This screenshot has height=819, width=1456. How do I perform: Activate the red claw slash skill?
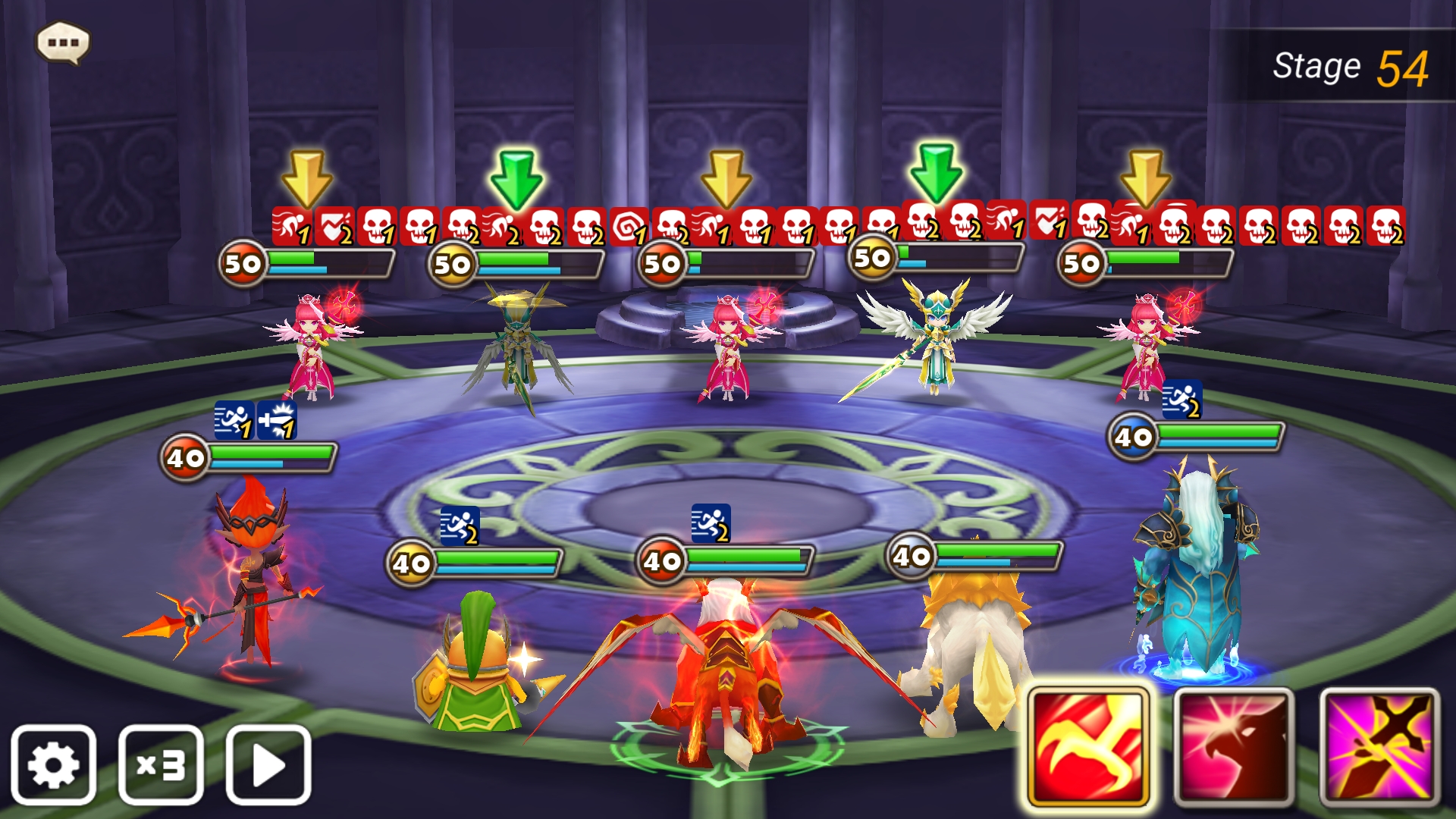coord(1089,748)
